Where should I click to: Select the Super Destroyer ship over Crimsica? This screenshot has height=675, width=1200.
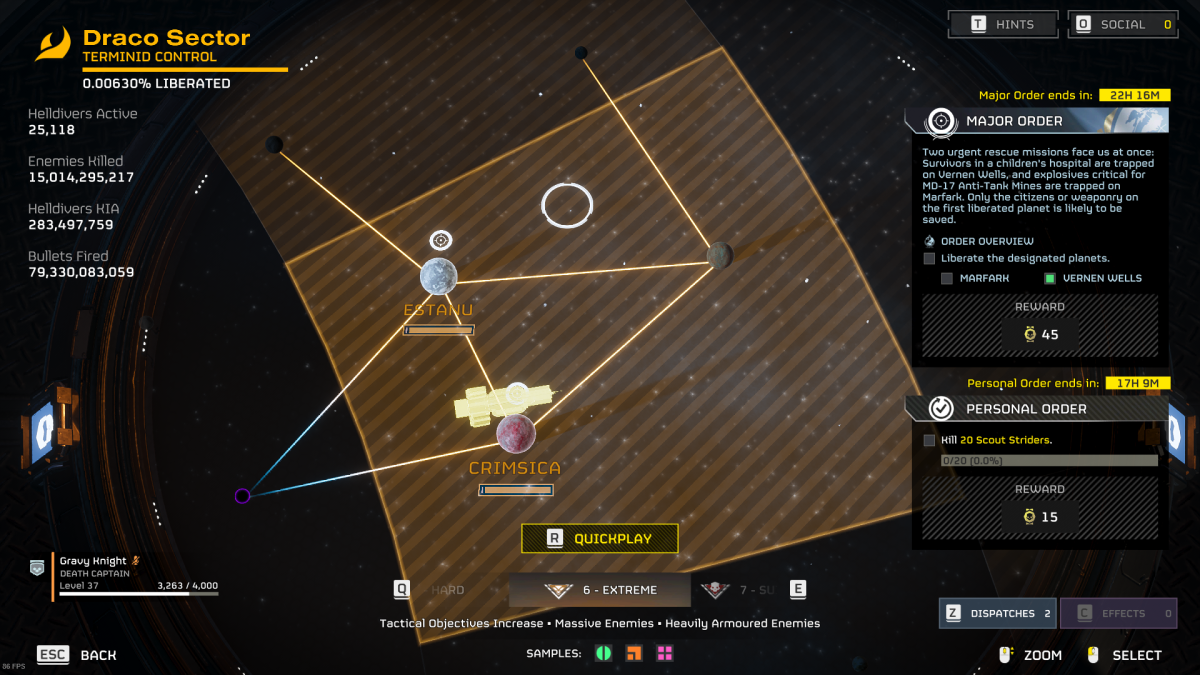coord(500,401)
